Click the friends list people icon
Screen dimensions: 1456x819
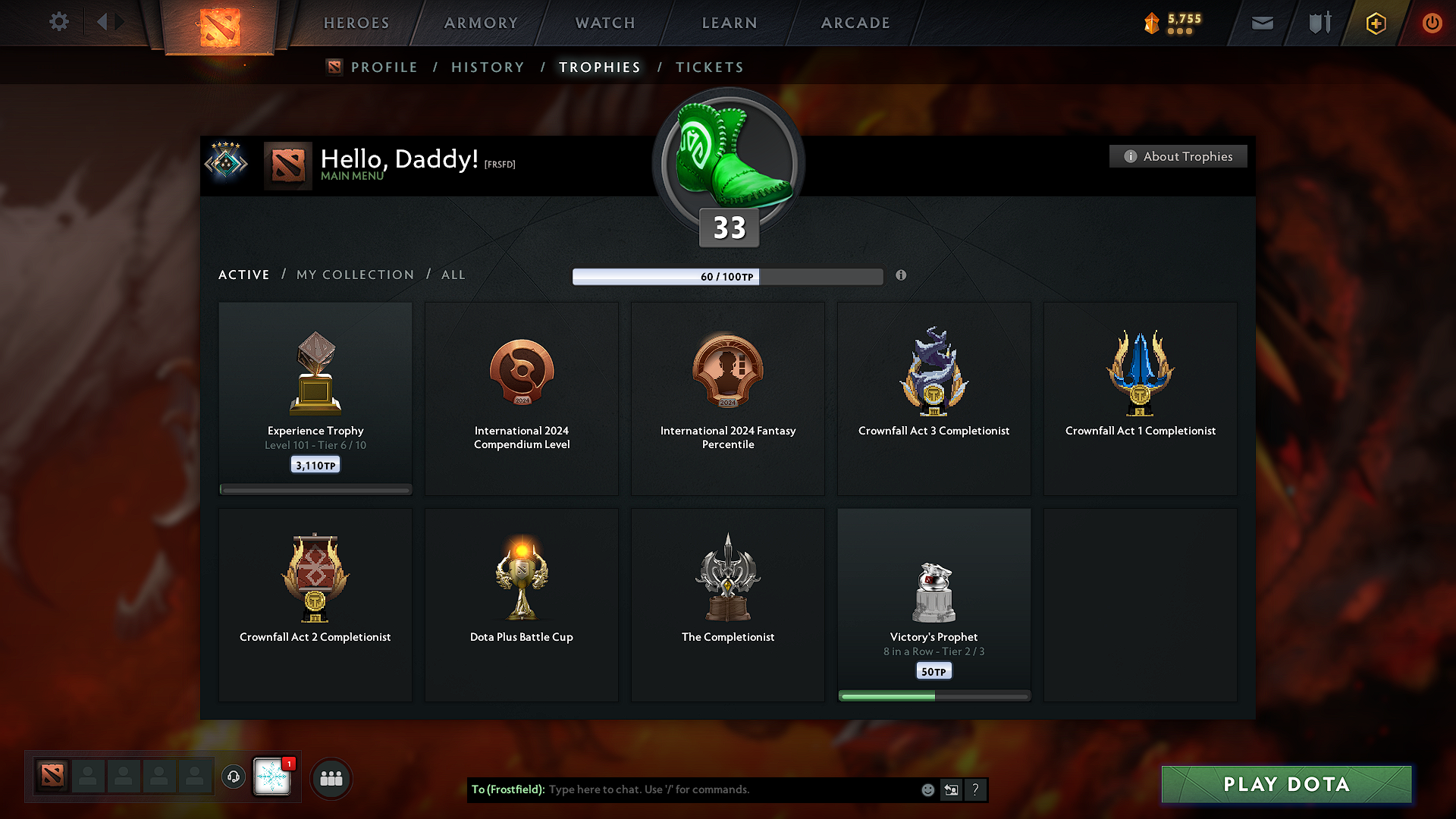(331, 777)
